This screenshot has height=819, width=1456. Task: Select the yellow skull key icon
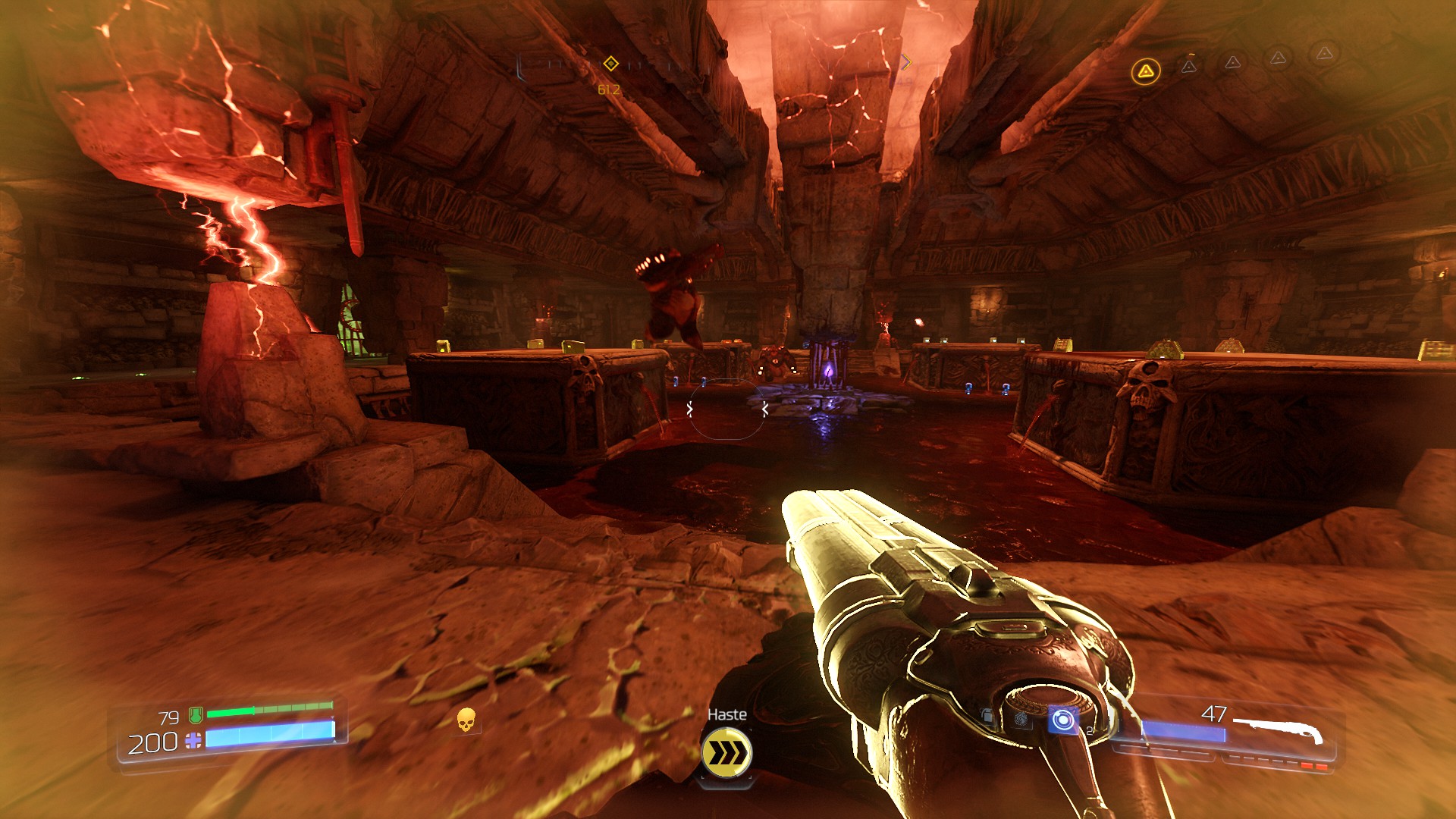coord(466,720)
